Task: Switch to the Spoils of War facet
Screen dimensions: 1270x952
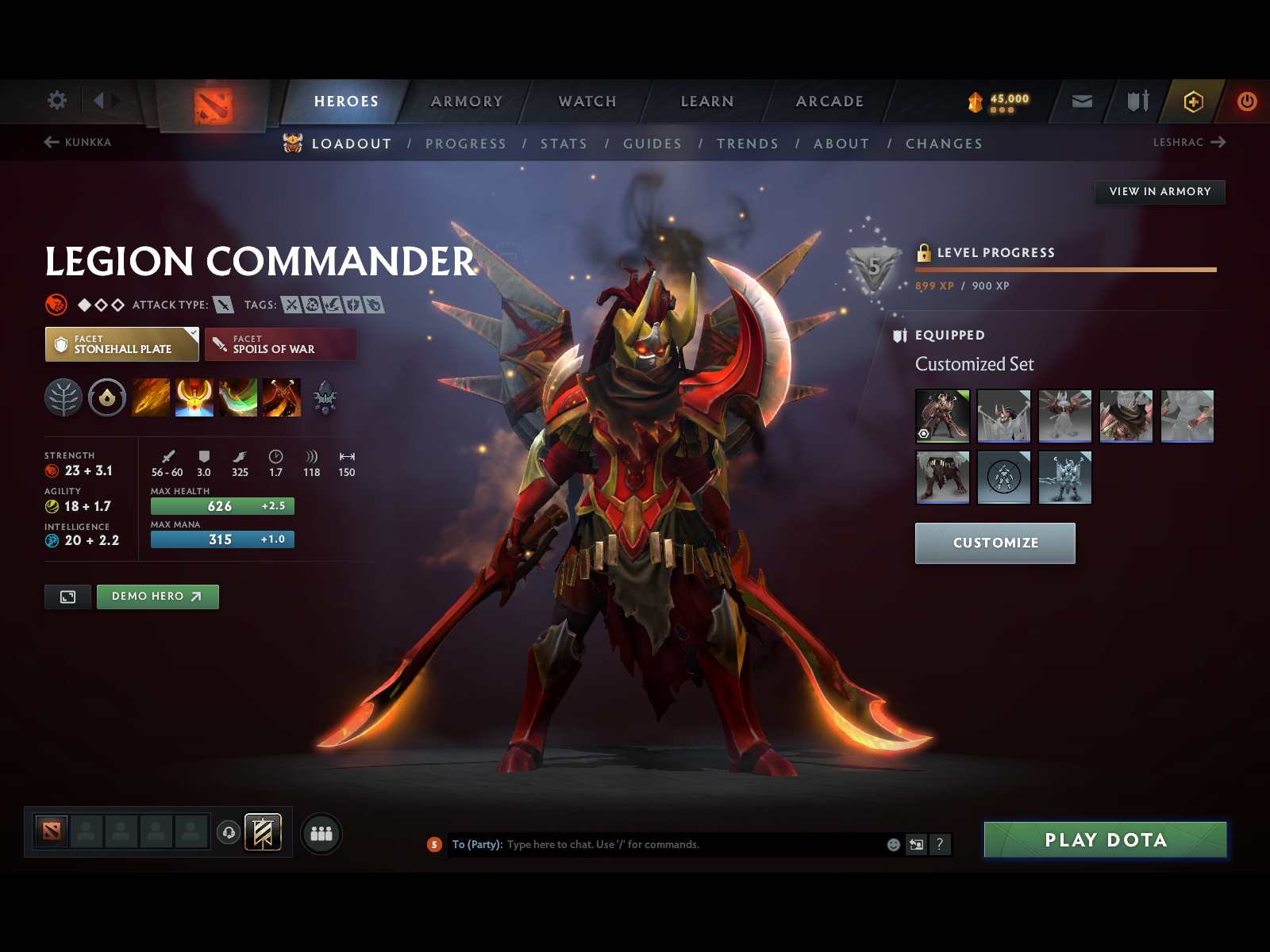Action: pos(280,344)
